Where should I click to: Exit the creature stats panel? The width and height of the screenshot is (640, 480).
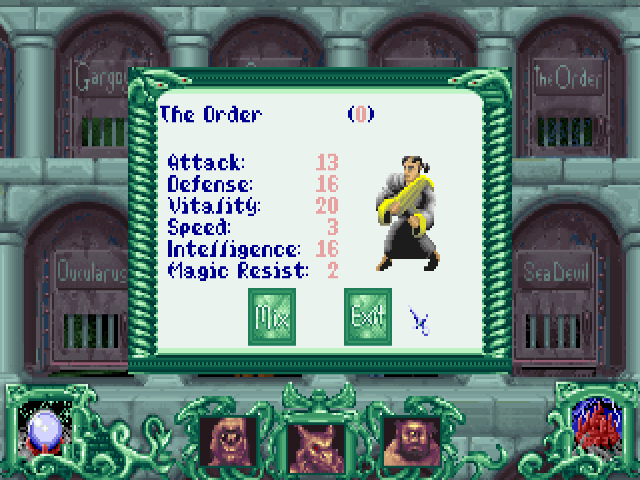[x=367, y=316]
